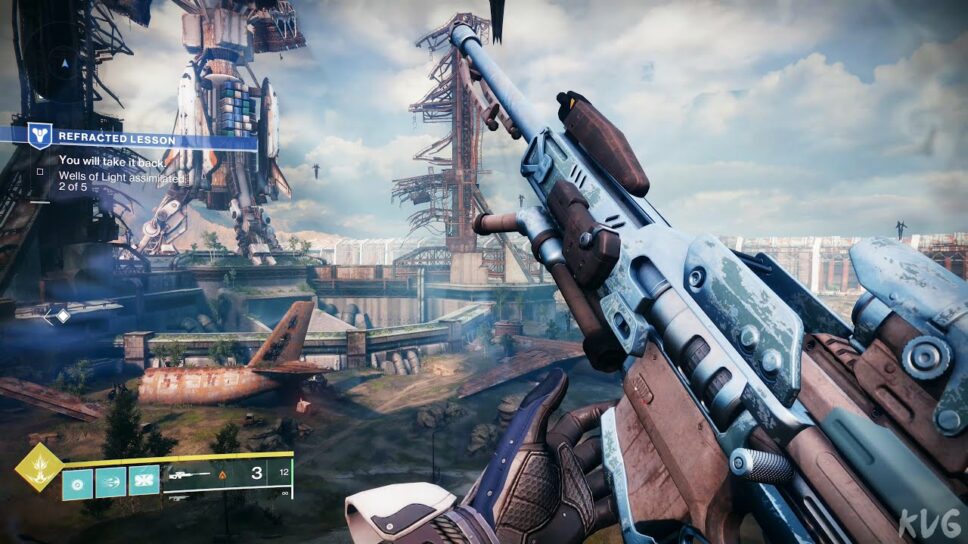Trigger the streaking projectile ability icon
Viewport: 968px width, 544px height.
click(x=110, y=482)
